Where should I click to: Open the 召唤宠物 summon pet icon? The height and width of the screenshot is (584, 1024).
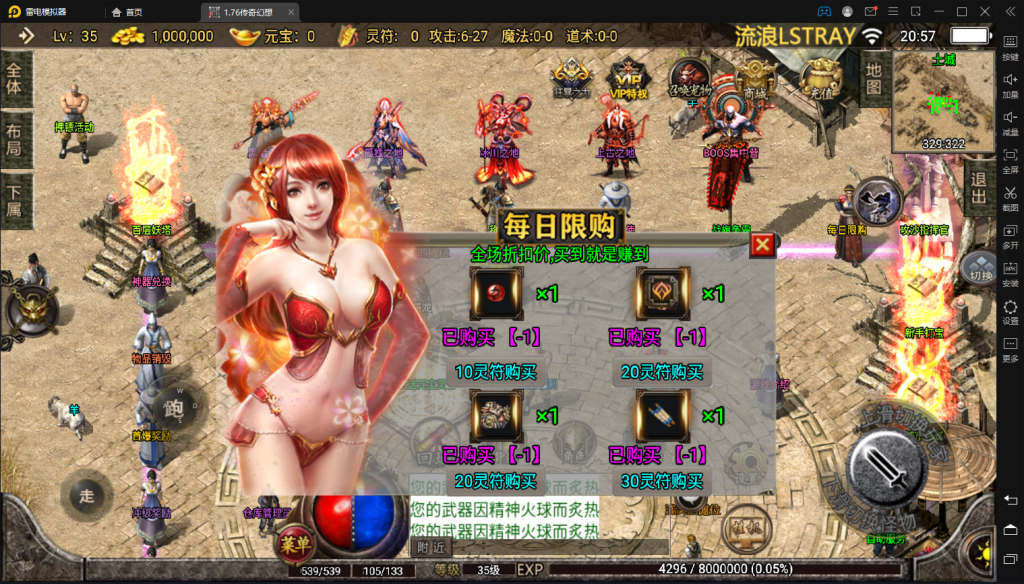point(691,78)
